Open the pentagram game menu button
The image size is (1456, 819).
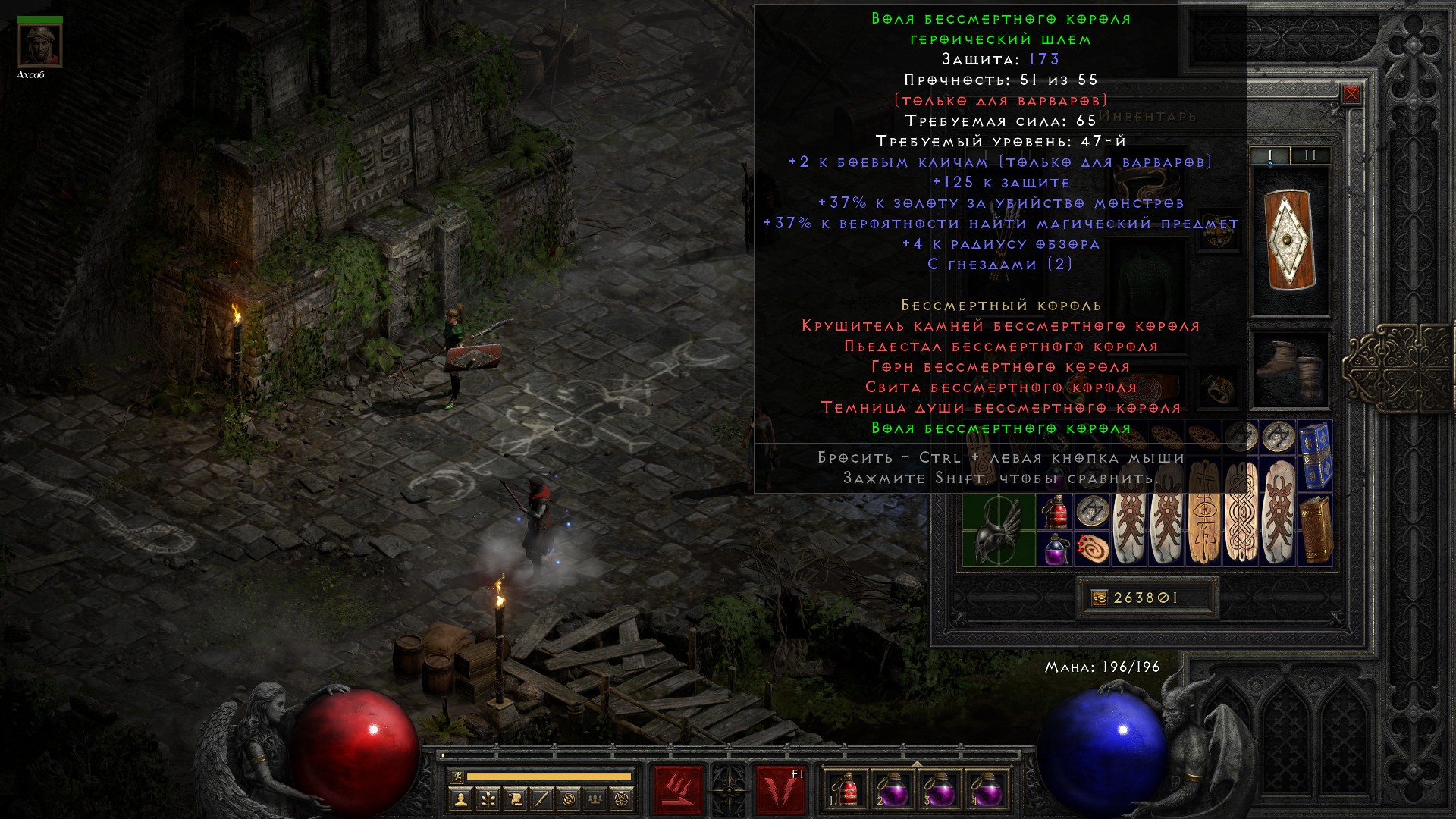pyautogui.click(x=623, y=799)
